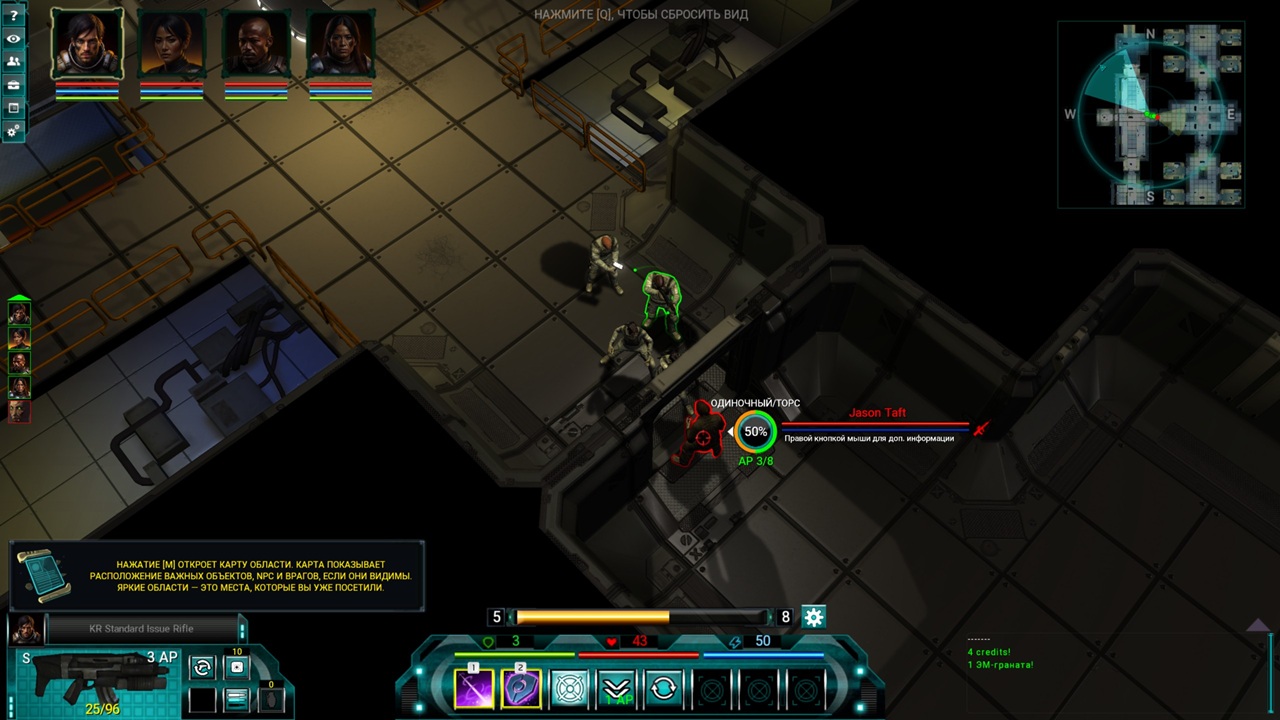The image size is (1280, 720).
Task: Select the dark-haired male leader portrait
Action: pos(87,44)
